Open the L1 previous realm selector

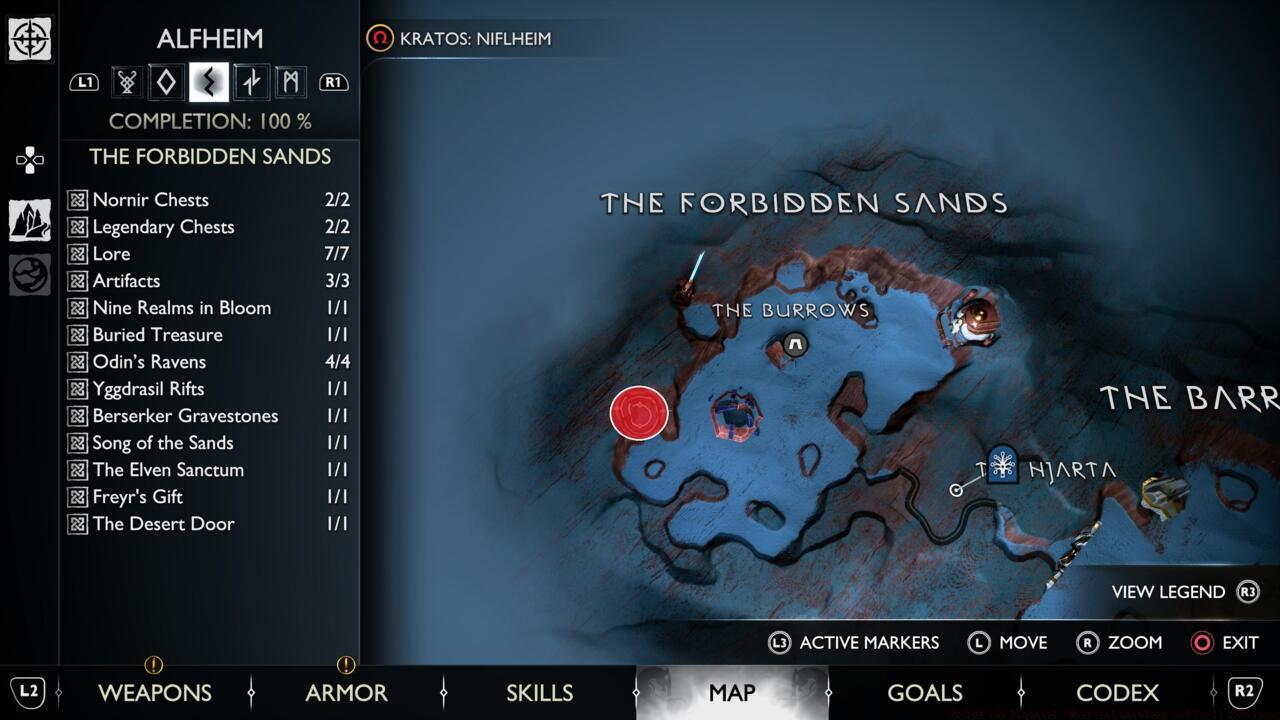coord(85,81)
